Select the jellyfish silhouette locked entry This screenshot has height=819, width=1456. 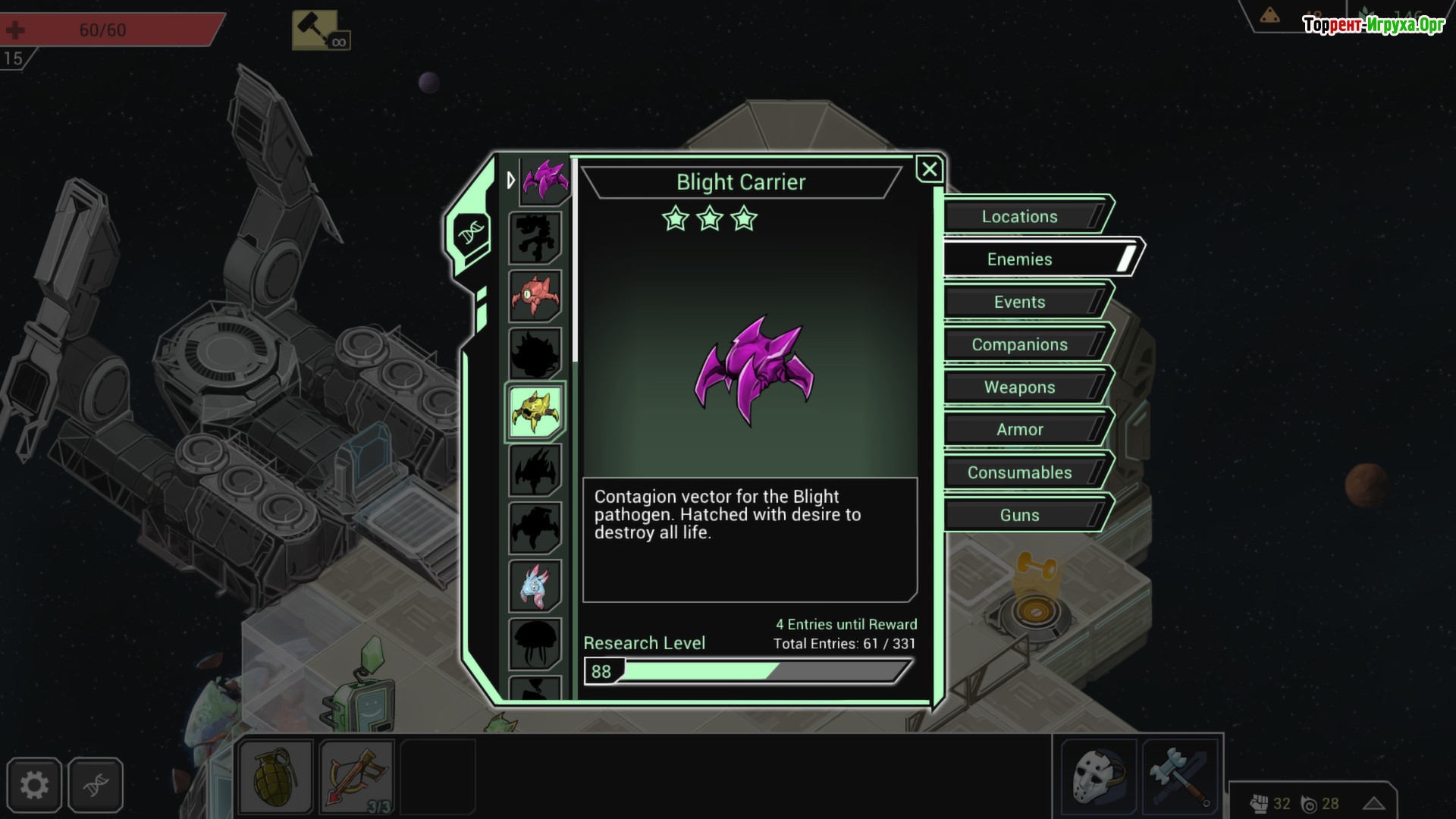pyautogui.click(x=535, y=643)
